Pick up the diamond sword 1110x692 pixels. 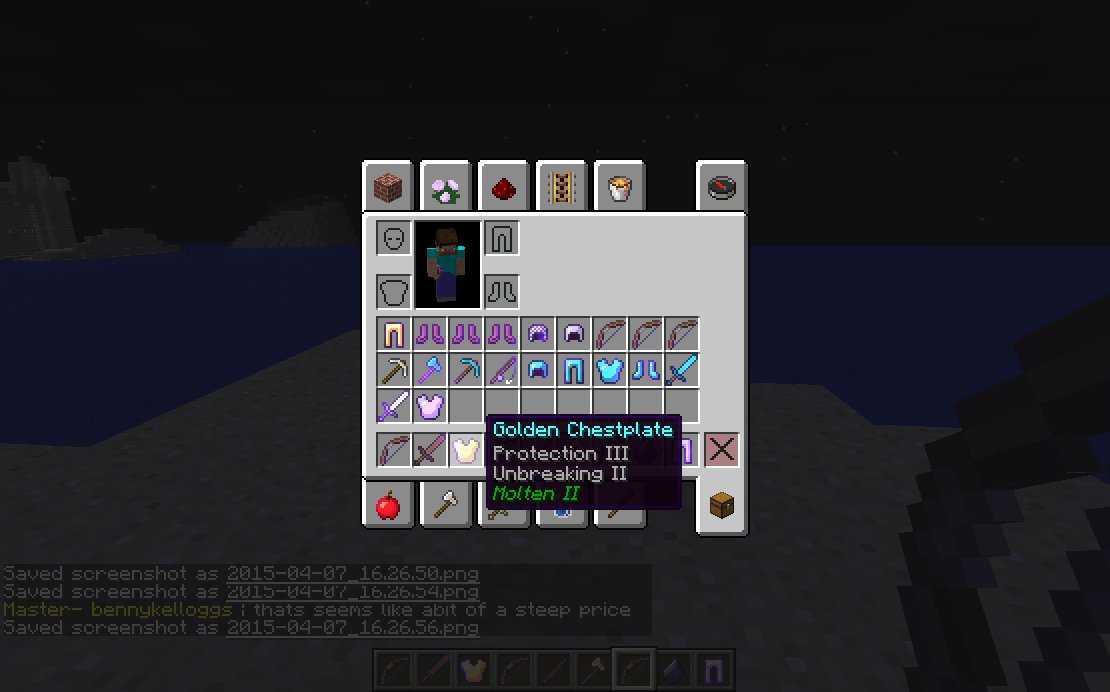point(681,370)
